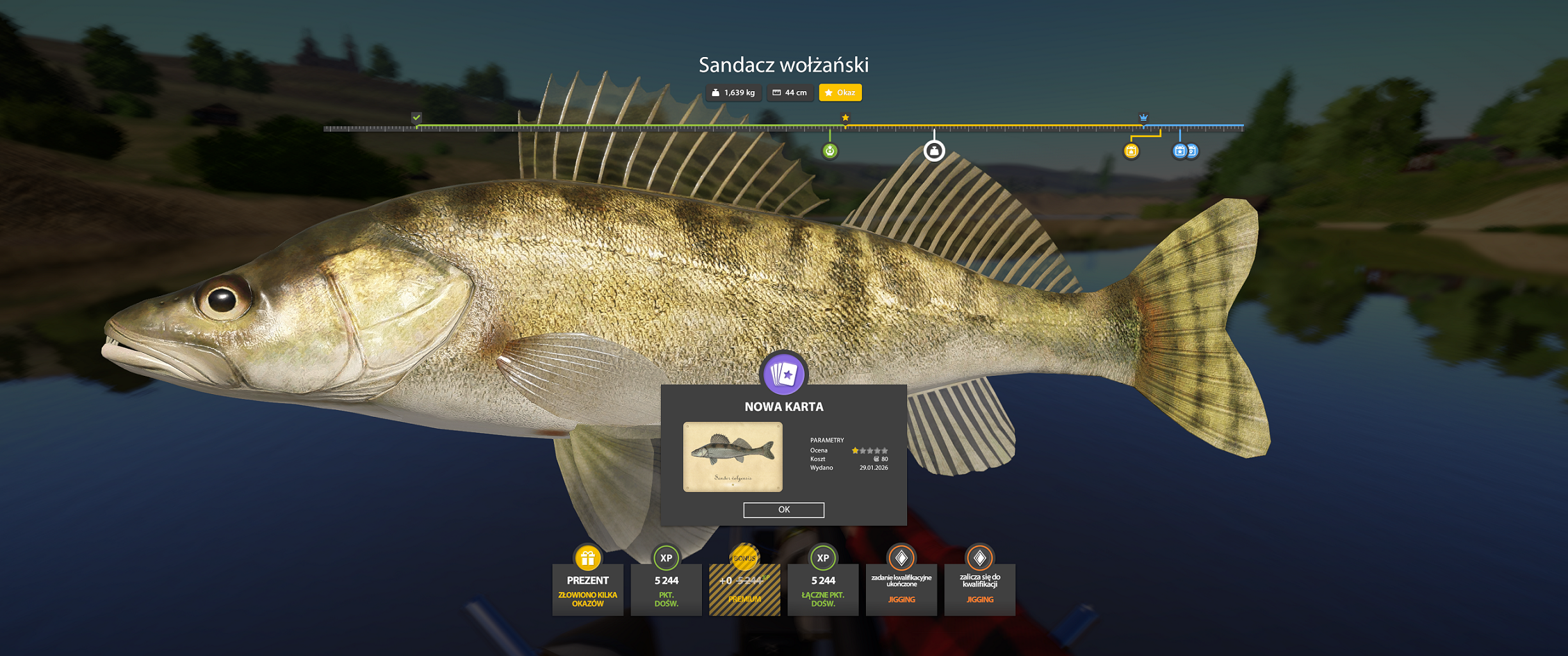Screen dimensions: 1568x656
Task: Open the completed Jigging qualification task tile
Action: point(901,588)
